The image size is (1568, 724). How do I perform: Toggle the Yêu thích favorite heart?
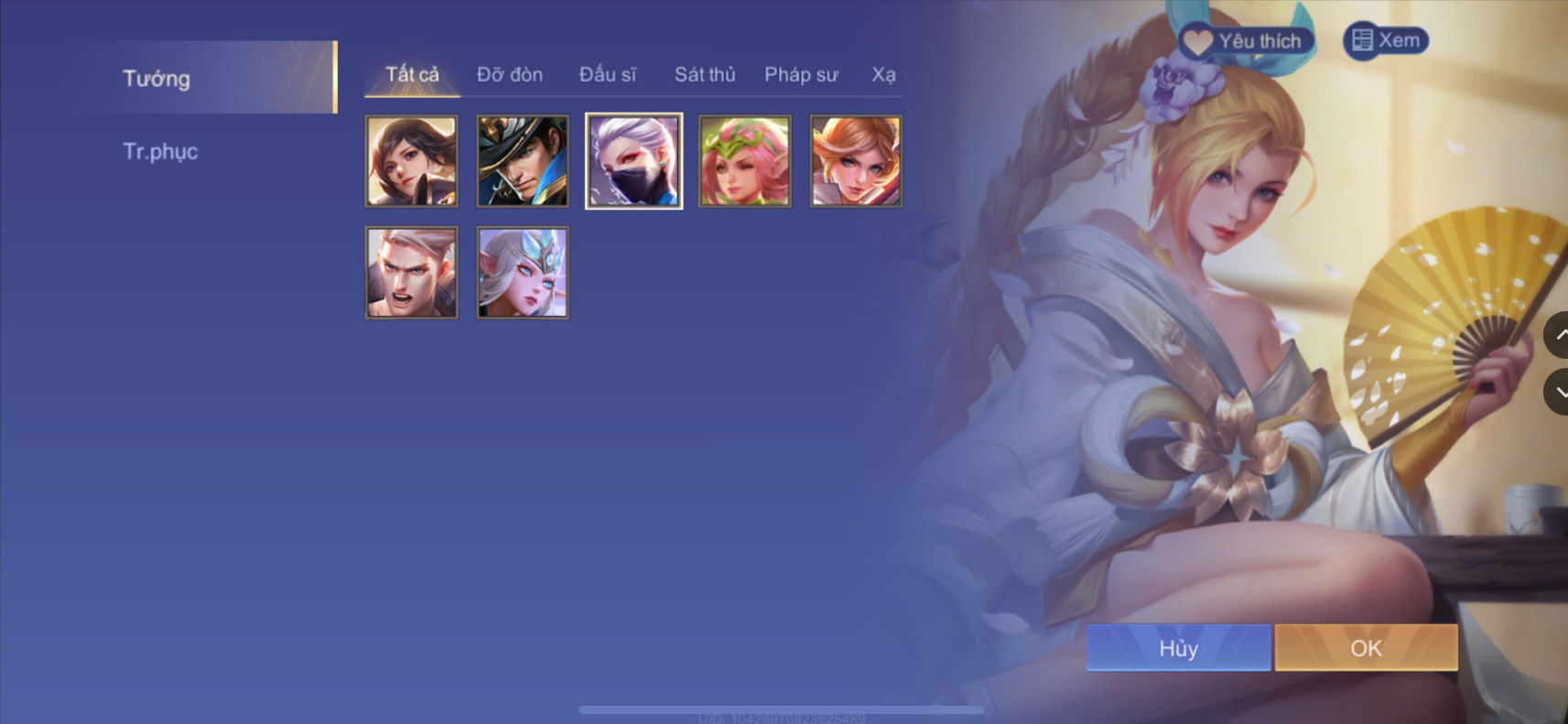pyautogui.click(x=1196, y=39)
